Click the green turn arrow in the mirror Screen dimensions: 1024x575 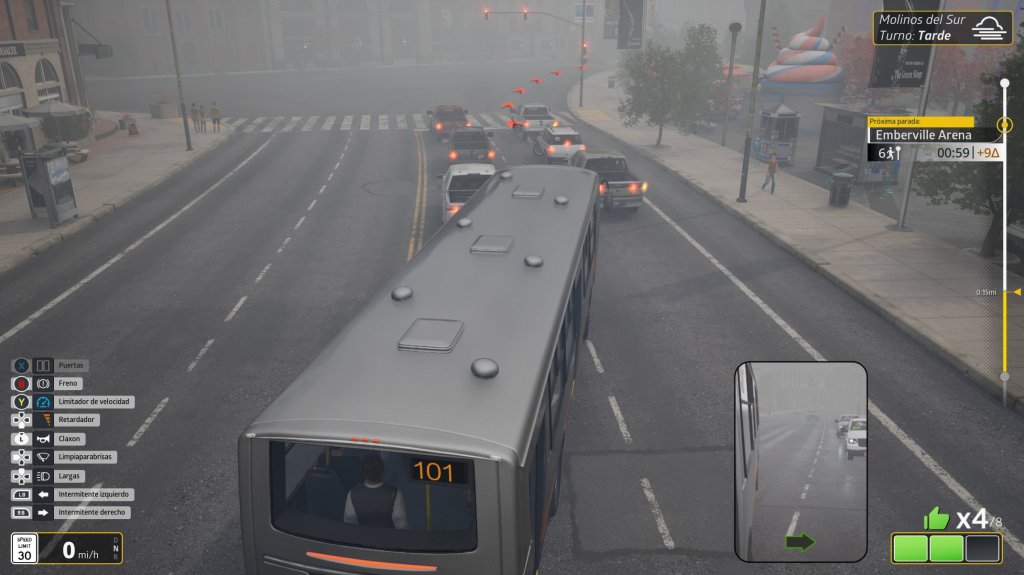pyautogui.click(x=801, y=542)
